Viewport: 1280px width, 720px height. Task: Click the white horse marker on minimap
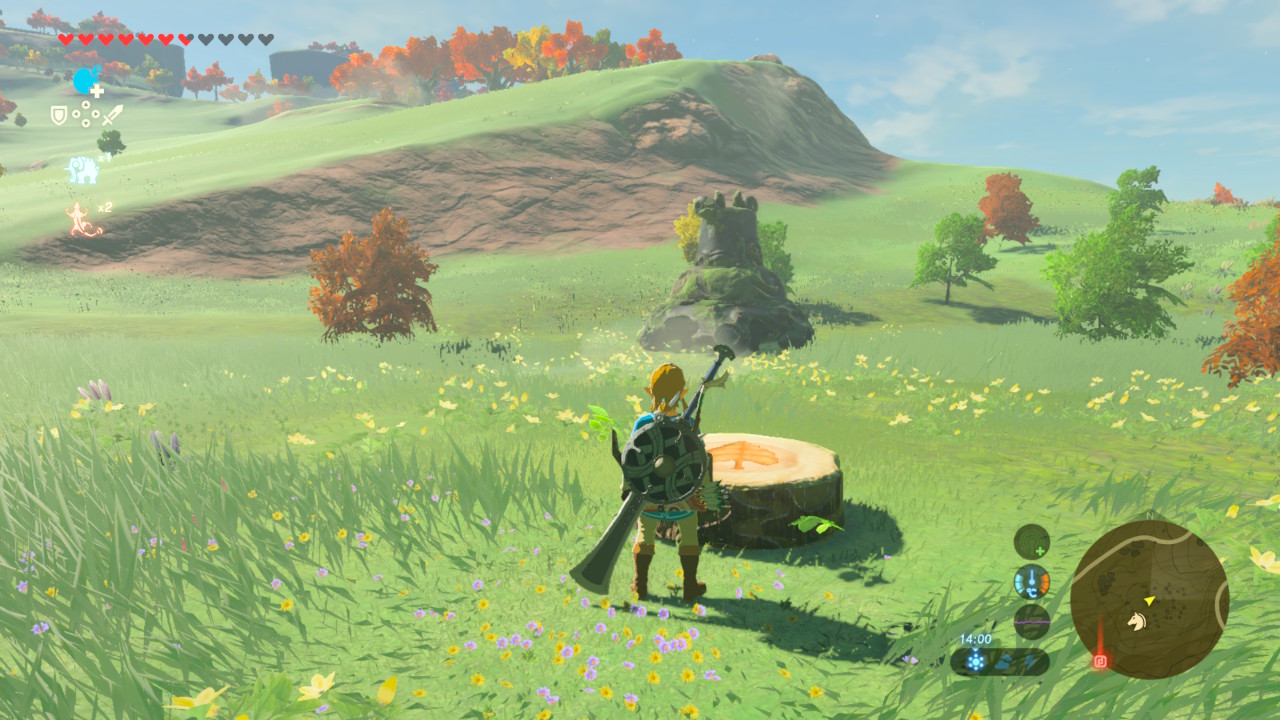point(1136,621)
